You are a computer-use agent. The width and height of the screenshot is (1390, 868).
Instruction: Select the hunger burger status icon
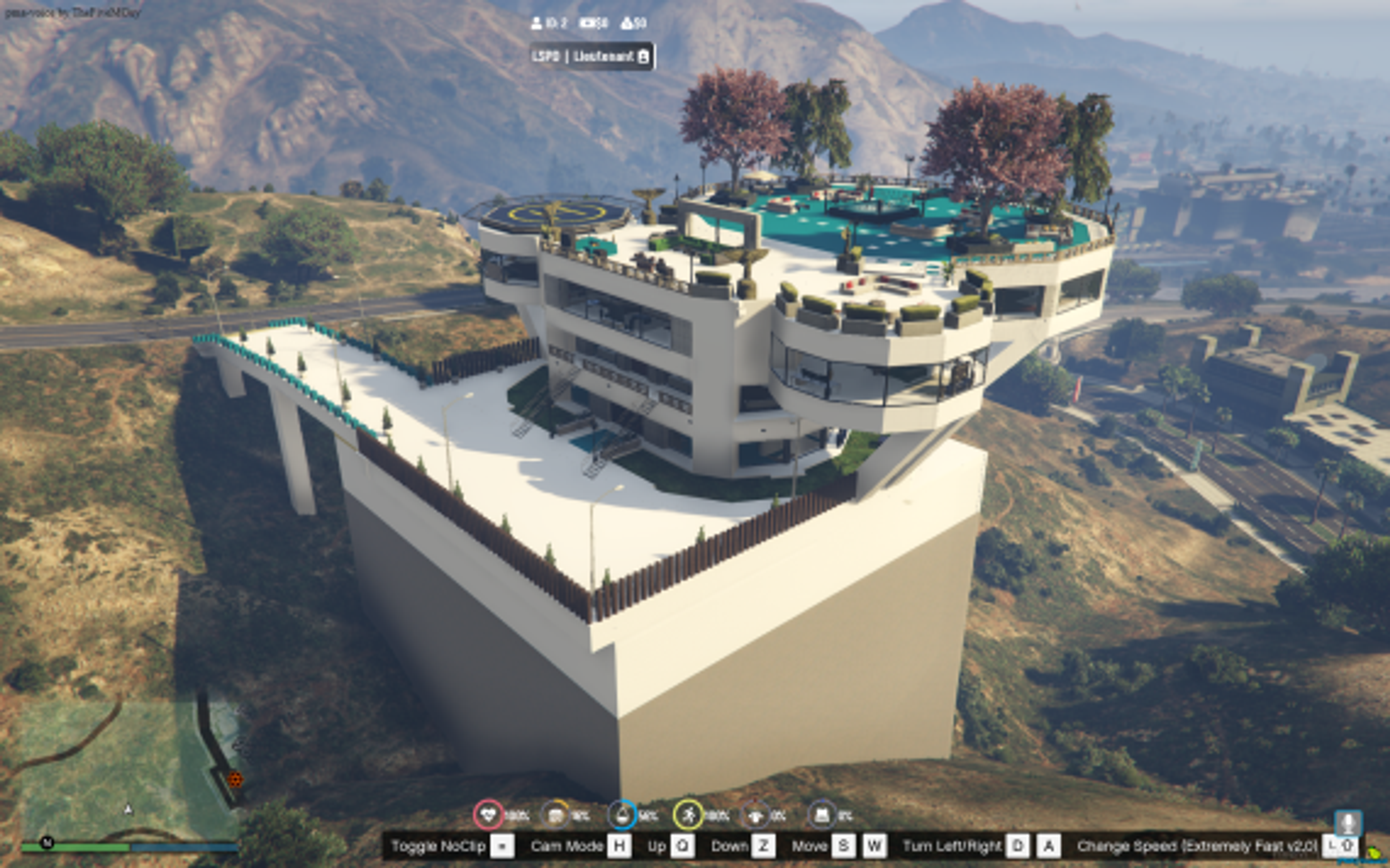click(x=555, y=815)
